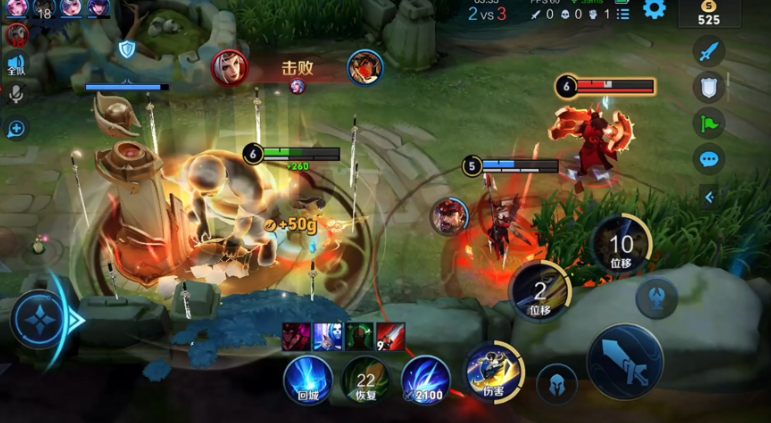Screen dimensions: 771x423
Task: Open the quick chat bubble
Action: coord(709,159)
